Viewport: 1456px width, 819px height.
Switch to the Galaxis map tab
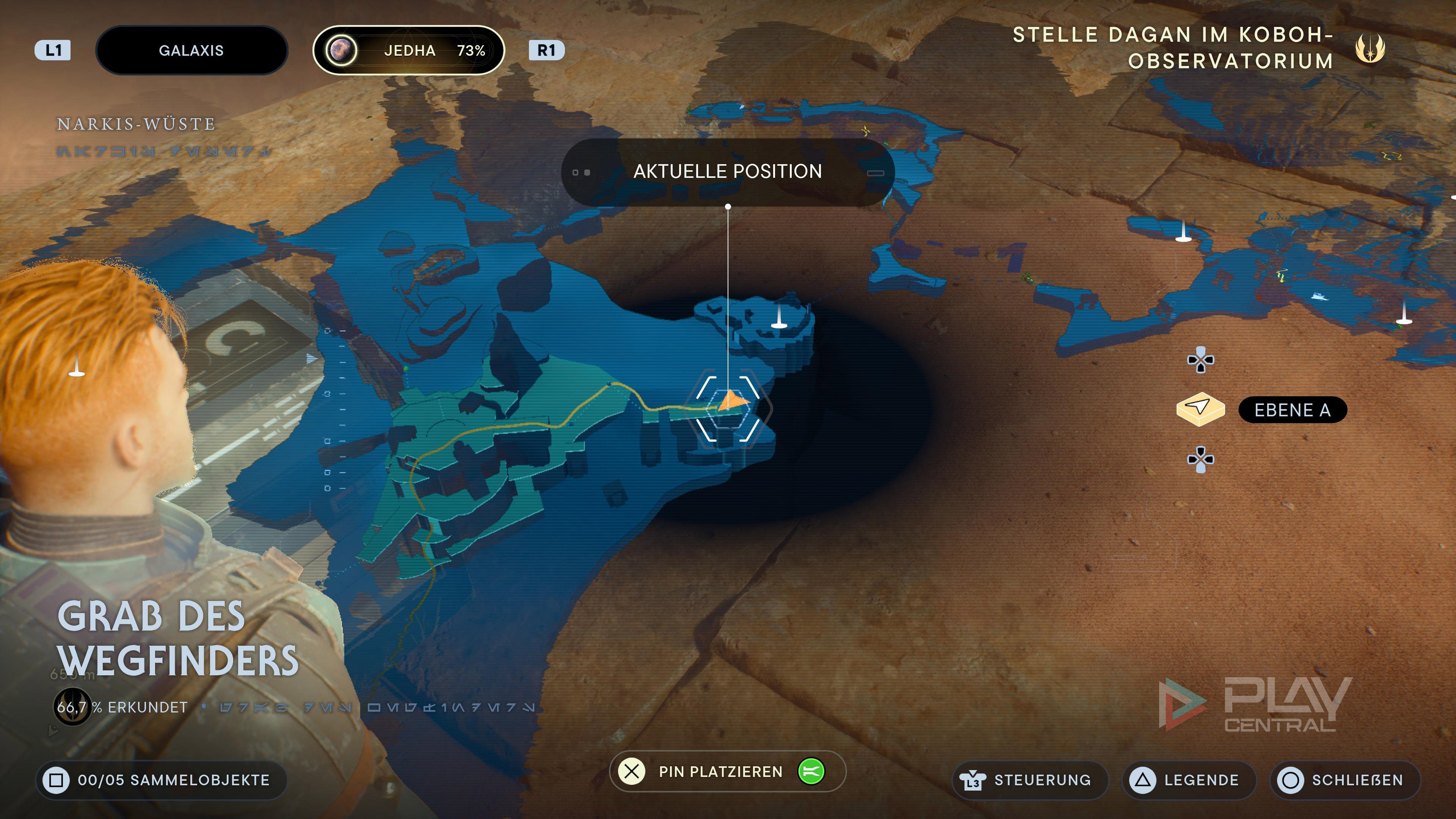pos(191,50)
